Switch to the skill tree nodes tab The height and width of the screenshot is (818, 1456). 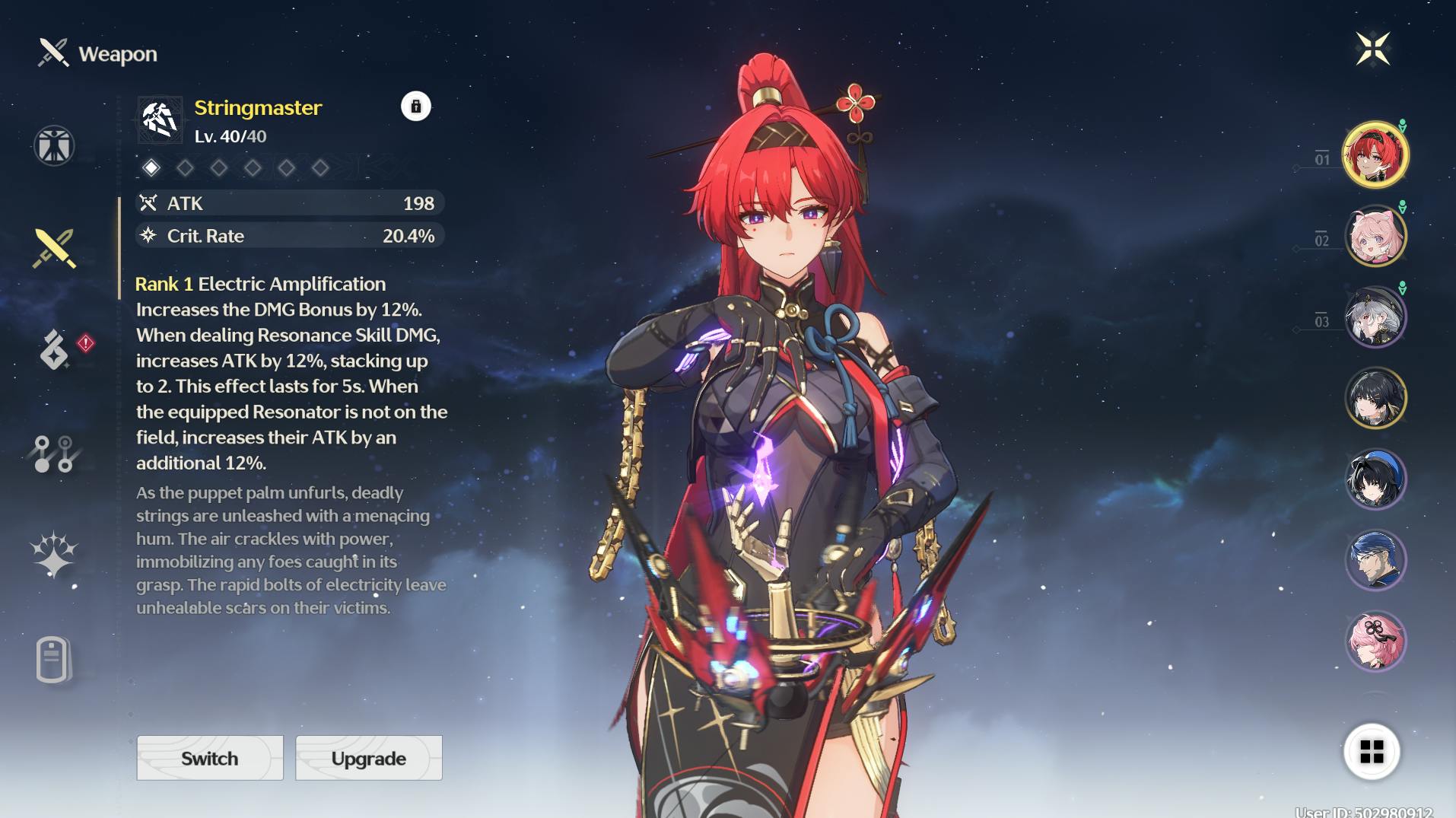(54, 454)
